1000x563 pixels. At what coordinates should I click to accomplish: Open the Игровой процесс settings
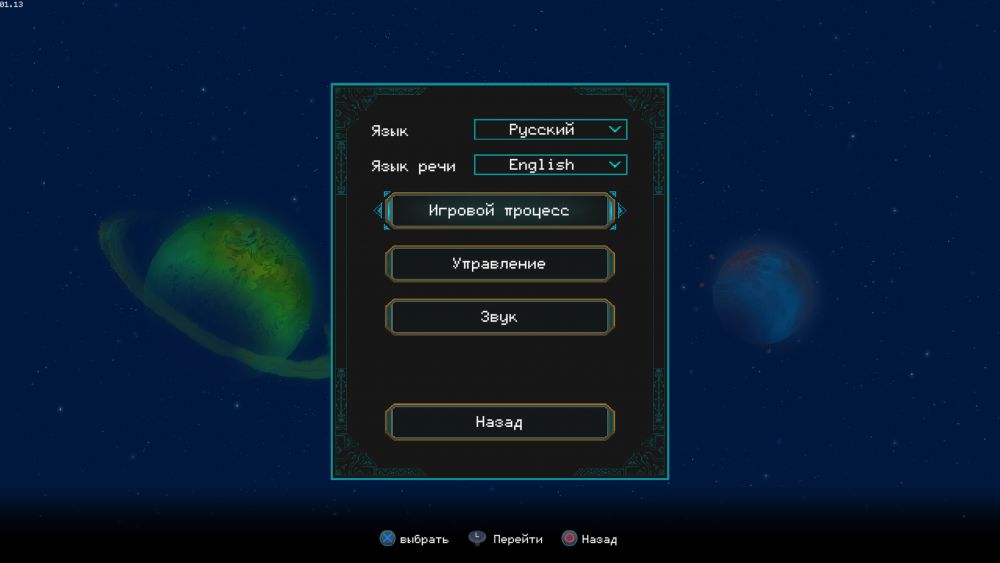pyautogui.click(x=499, y=211)
